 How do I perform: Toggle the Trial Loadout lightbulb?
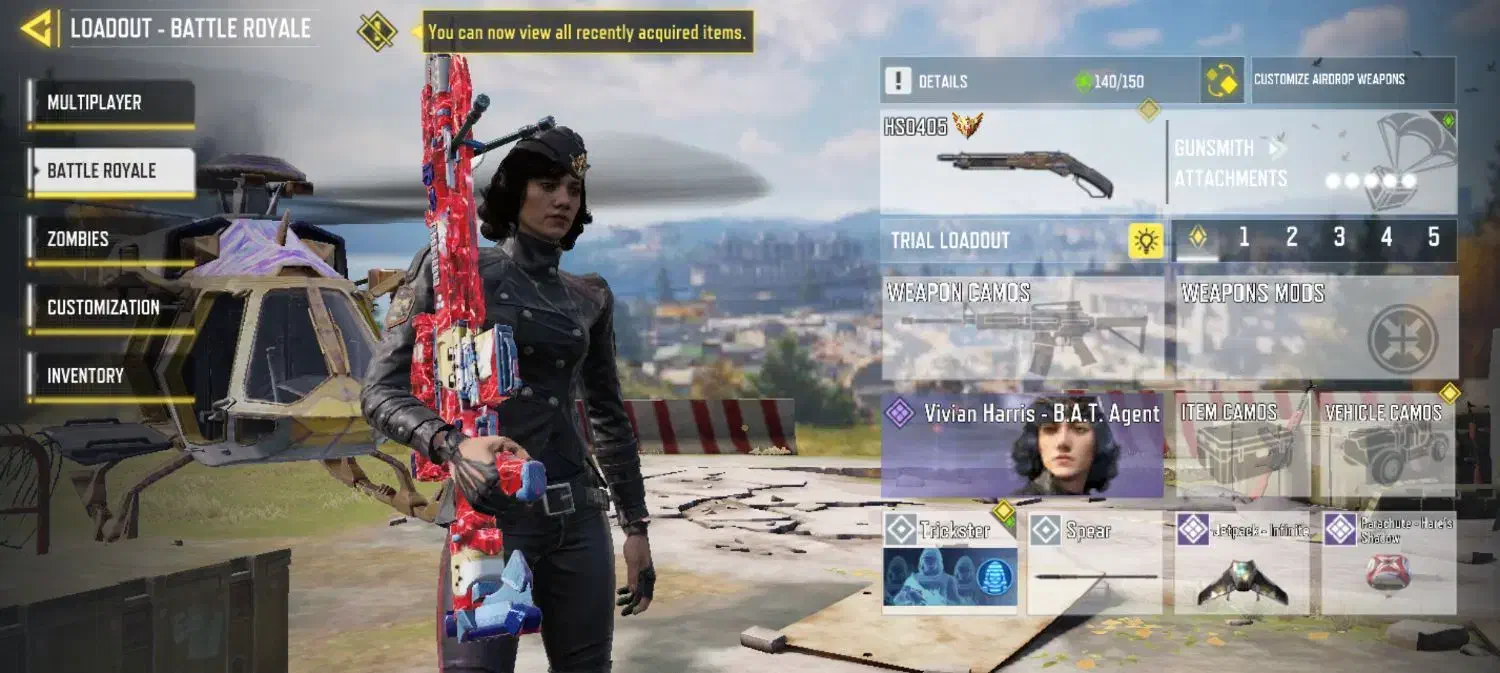1146,240
